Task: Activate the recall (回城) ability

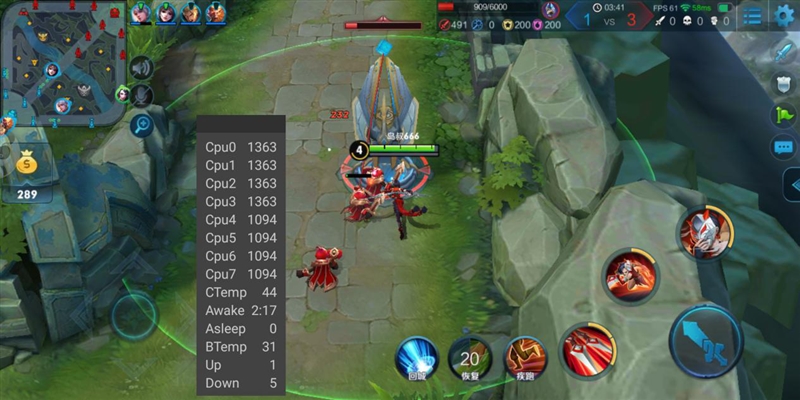Action: [x=416, y=358]
